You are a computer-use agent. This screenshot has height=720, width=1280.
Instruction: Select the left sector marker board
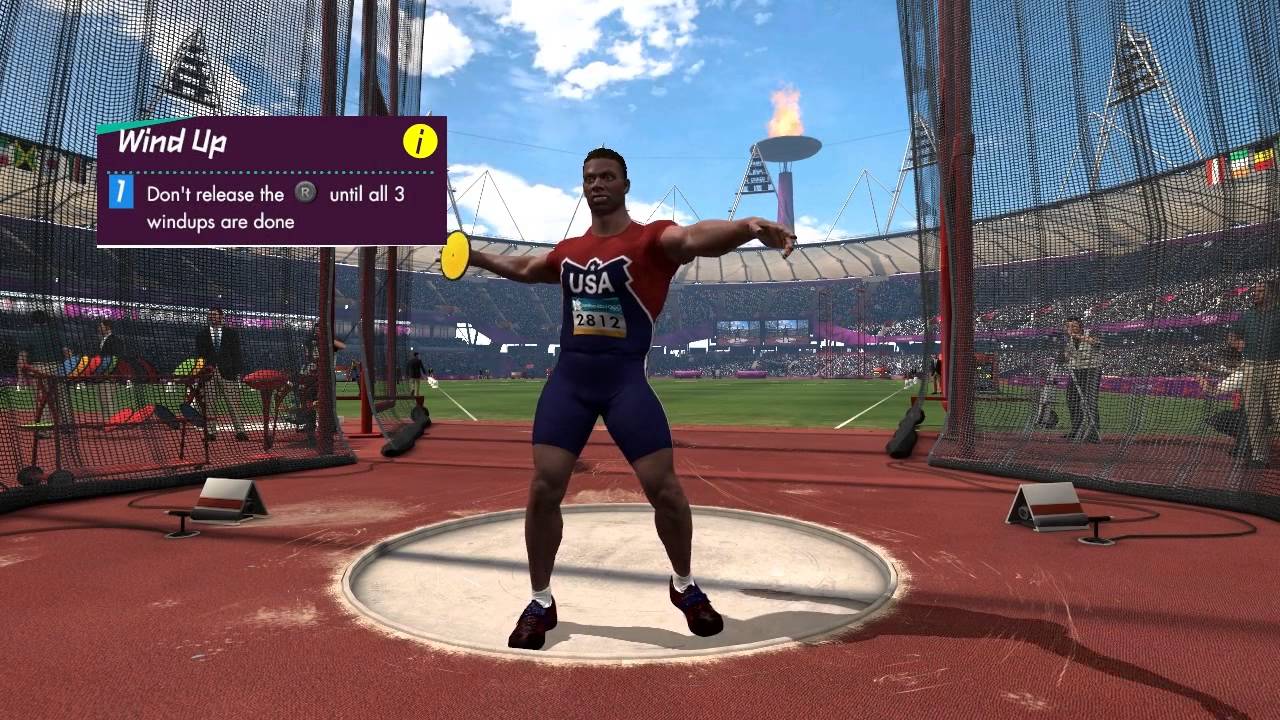(x=228, y=496)
